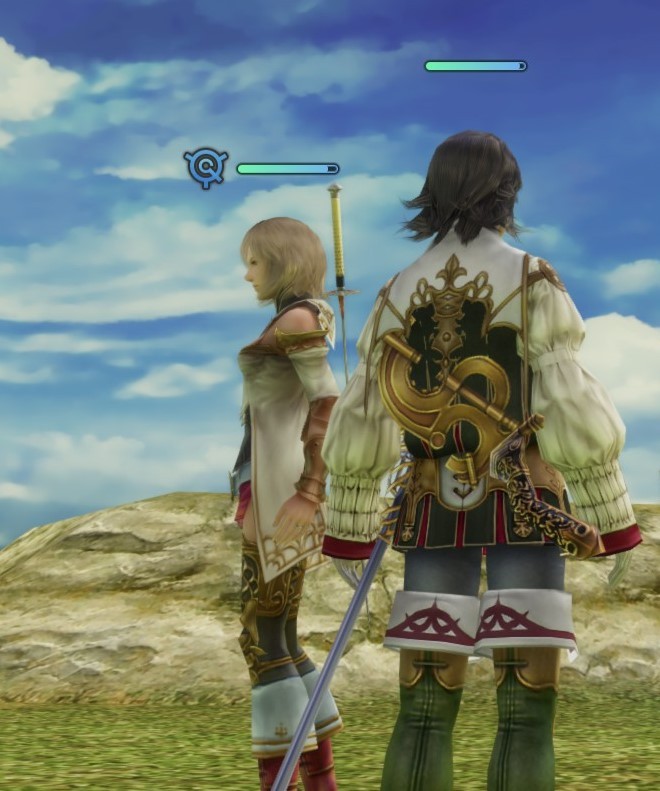
Task: Click the blue target marker icon
Action: pyautogui.click(x=206, y=168)
